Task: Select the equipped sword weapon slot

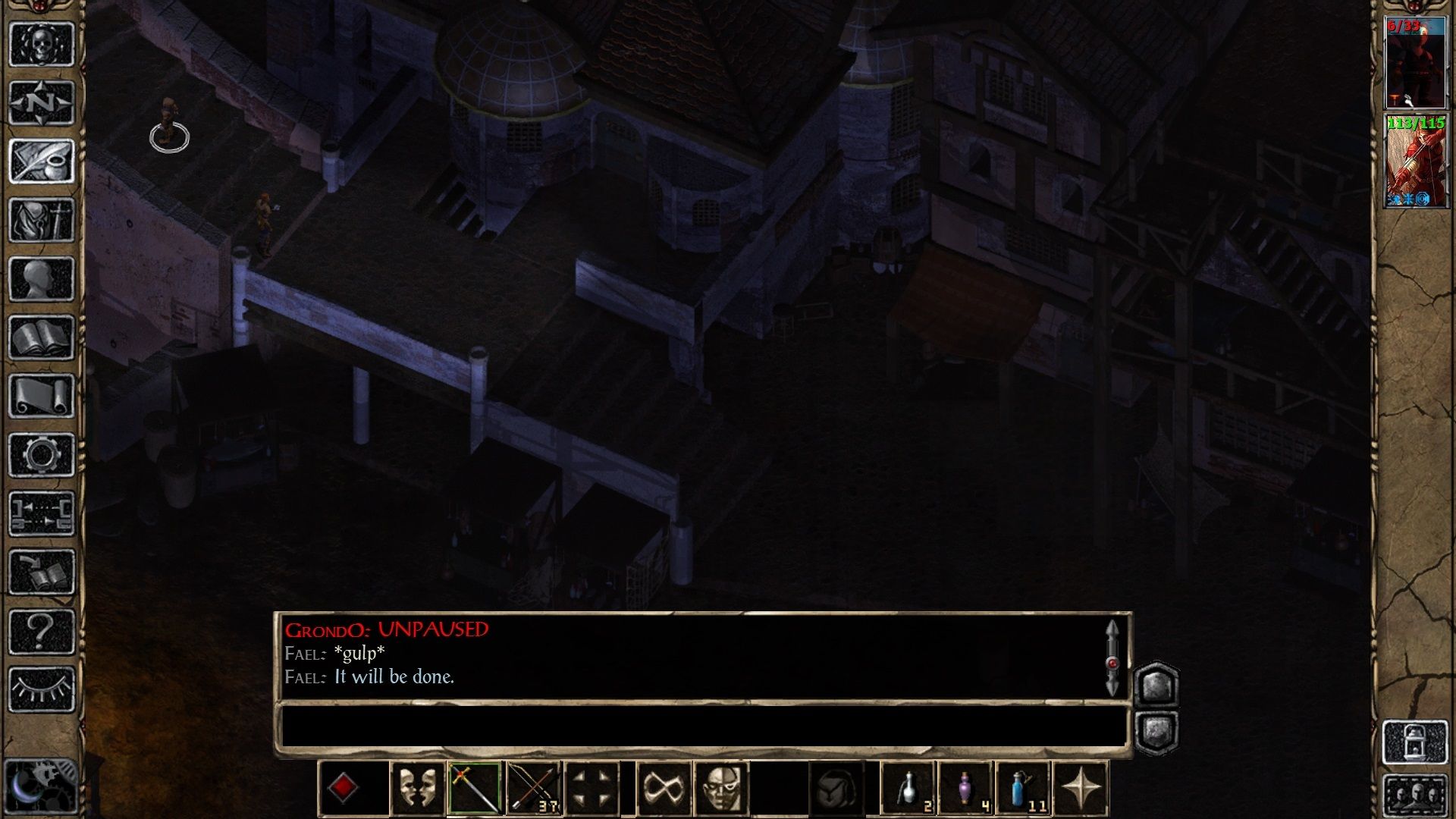Action: coord(474,789)
